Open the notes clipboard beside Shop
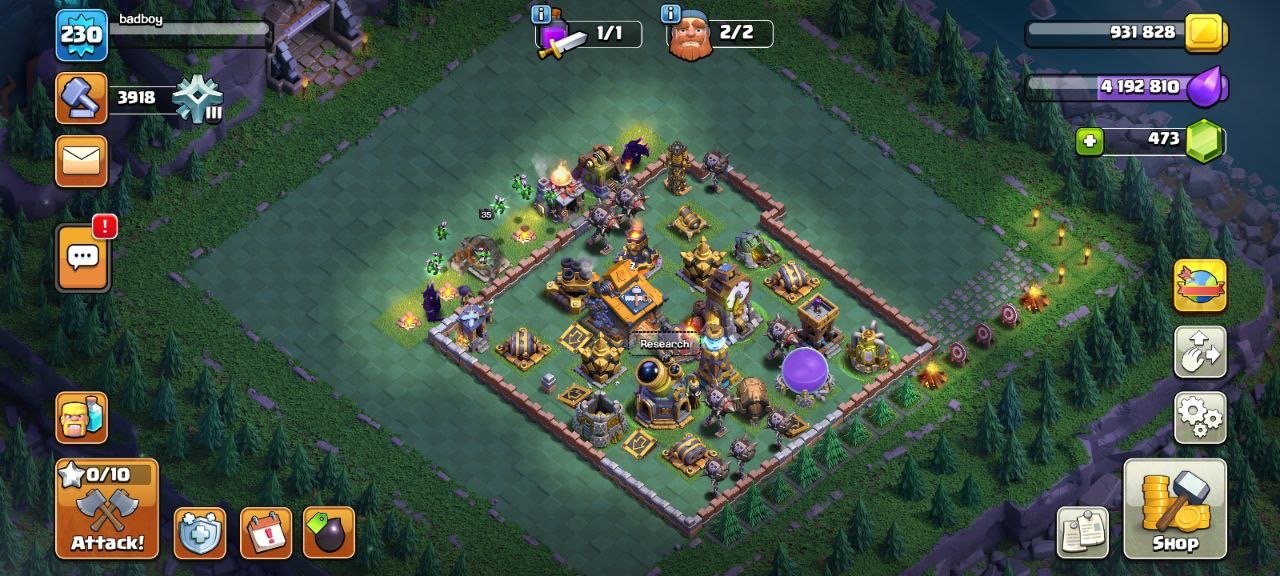Screen dimensions: 1280x576 tap(1083, 532)
